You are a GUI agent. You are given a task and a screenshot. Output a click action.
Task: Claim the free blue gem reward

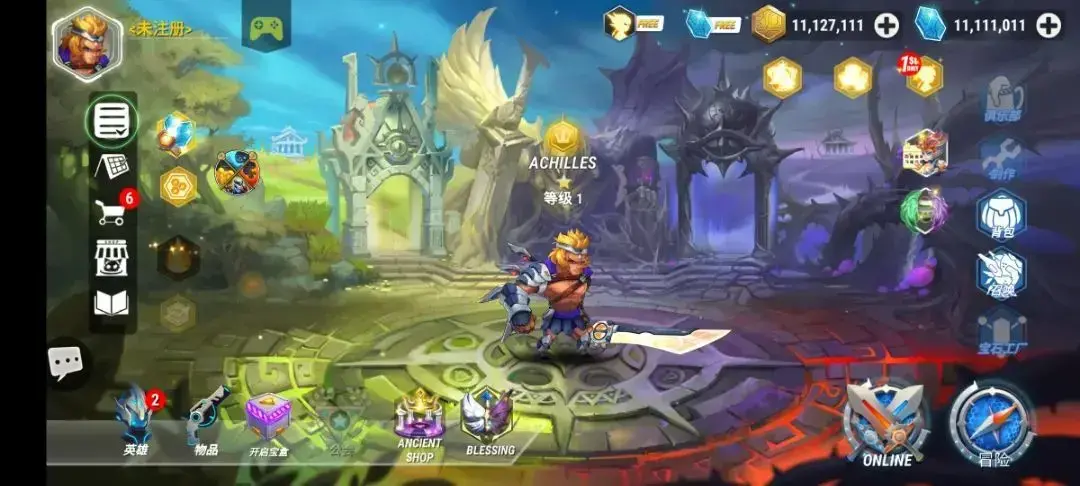click(x=712, y=24)
